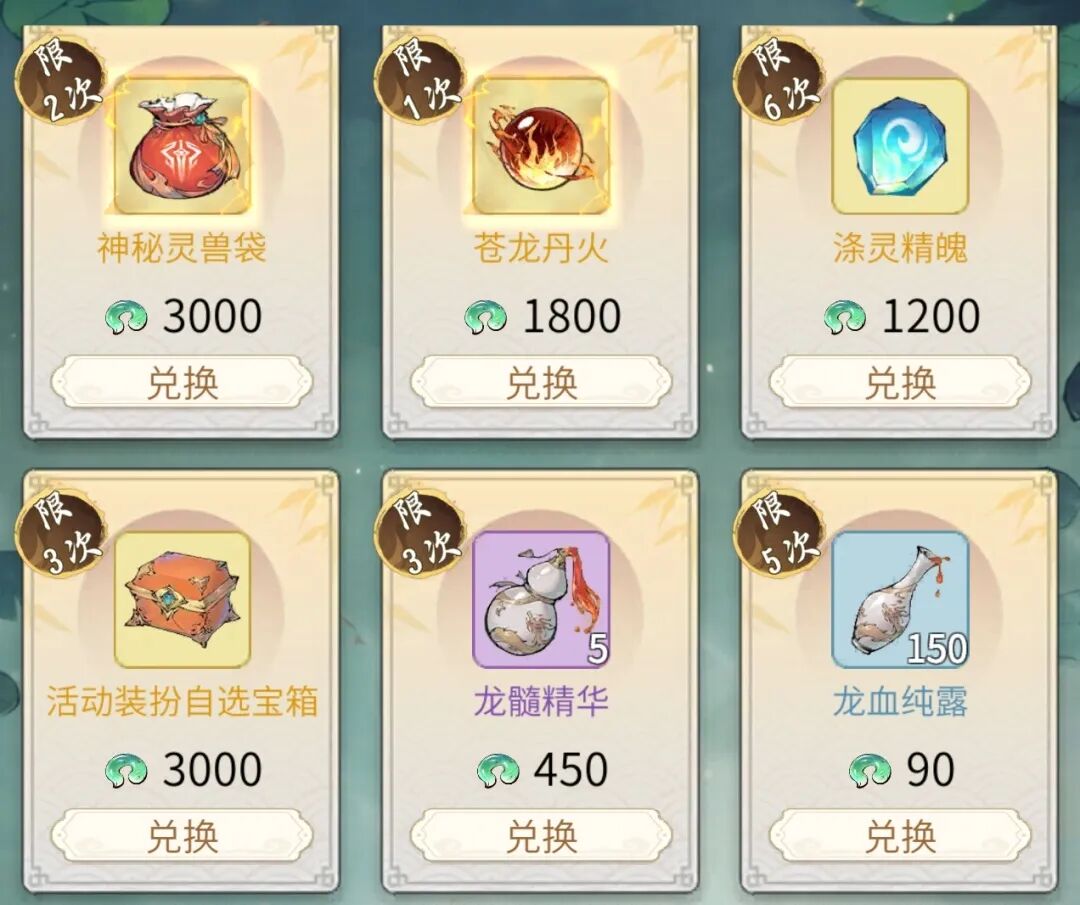This screenshot has width=1080, height=905.
Task: Redeem the 涤灵精魄 for 1200
Action: [x=900, y=382]
